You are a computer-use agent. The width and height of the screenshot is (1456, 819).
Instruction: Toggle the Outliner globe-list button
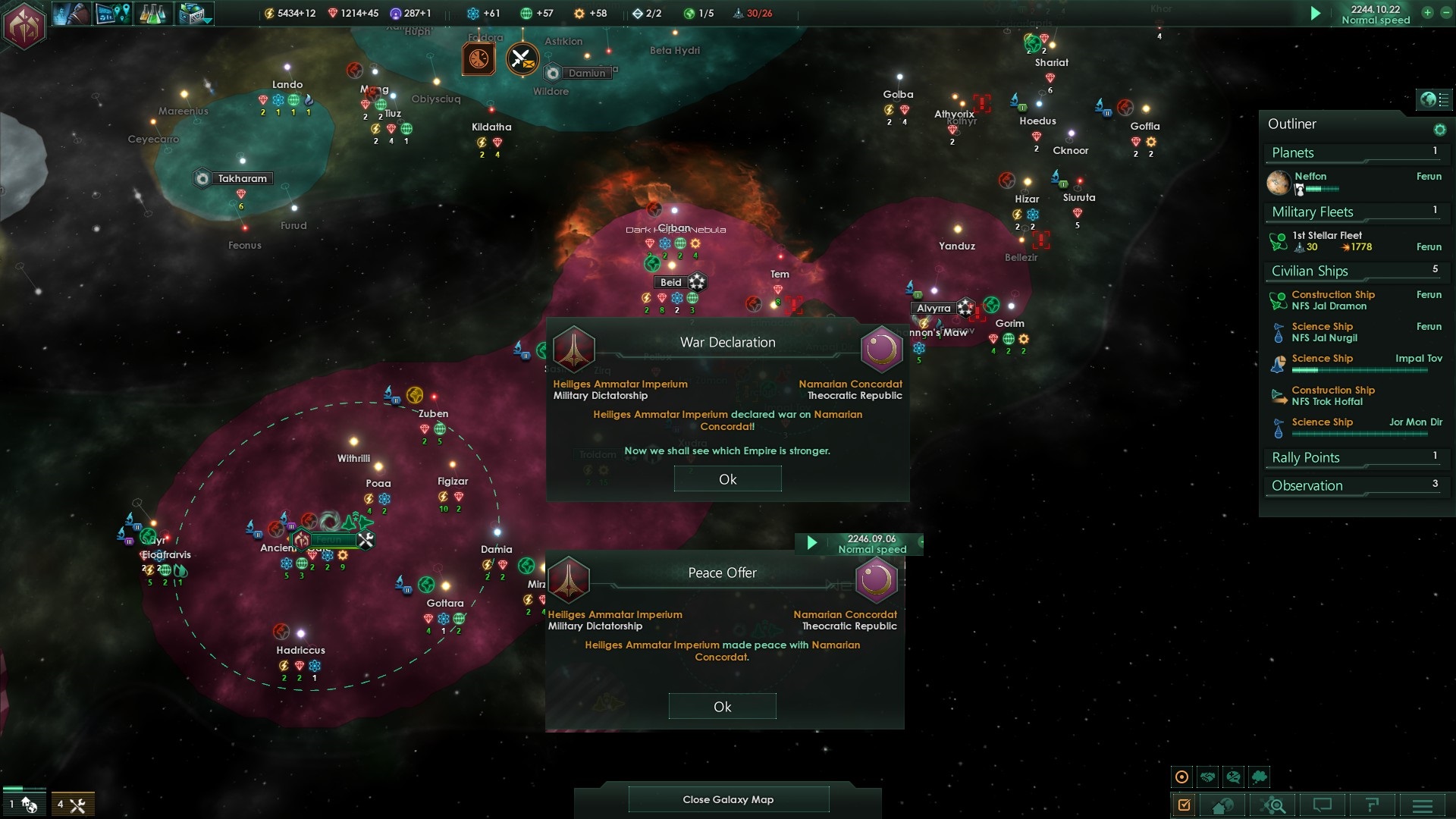tap(1434, 99)
